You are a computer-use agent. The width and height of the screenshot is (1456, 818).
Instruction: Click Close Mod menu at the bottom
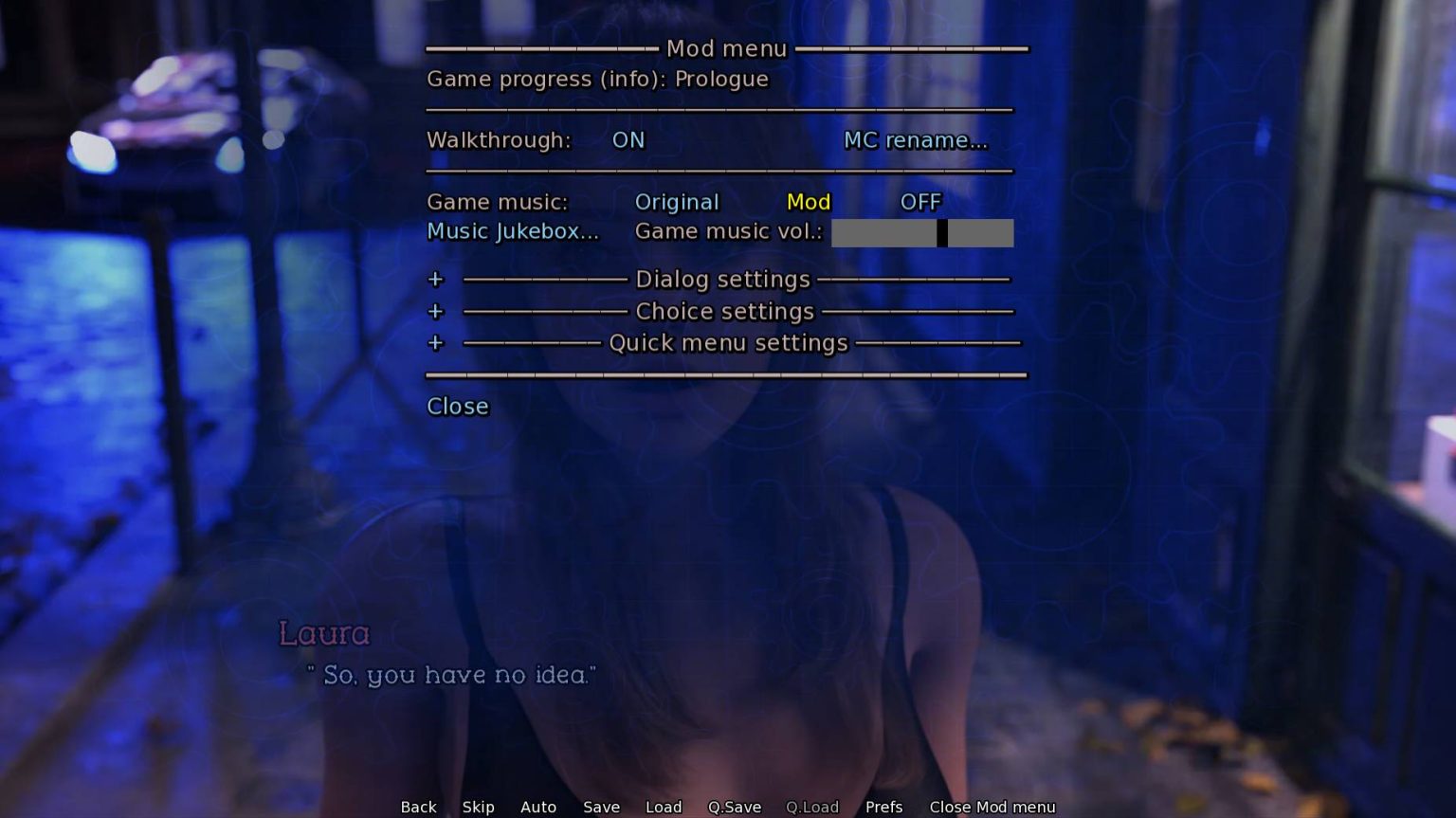coord(992,807)
